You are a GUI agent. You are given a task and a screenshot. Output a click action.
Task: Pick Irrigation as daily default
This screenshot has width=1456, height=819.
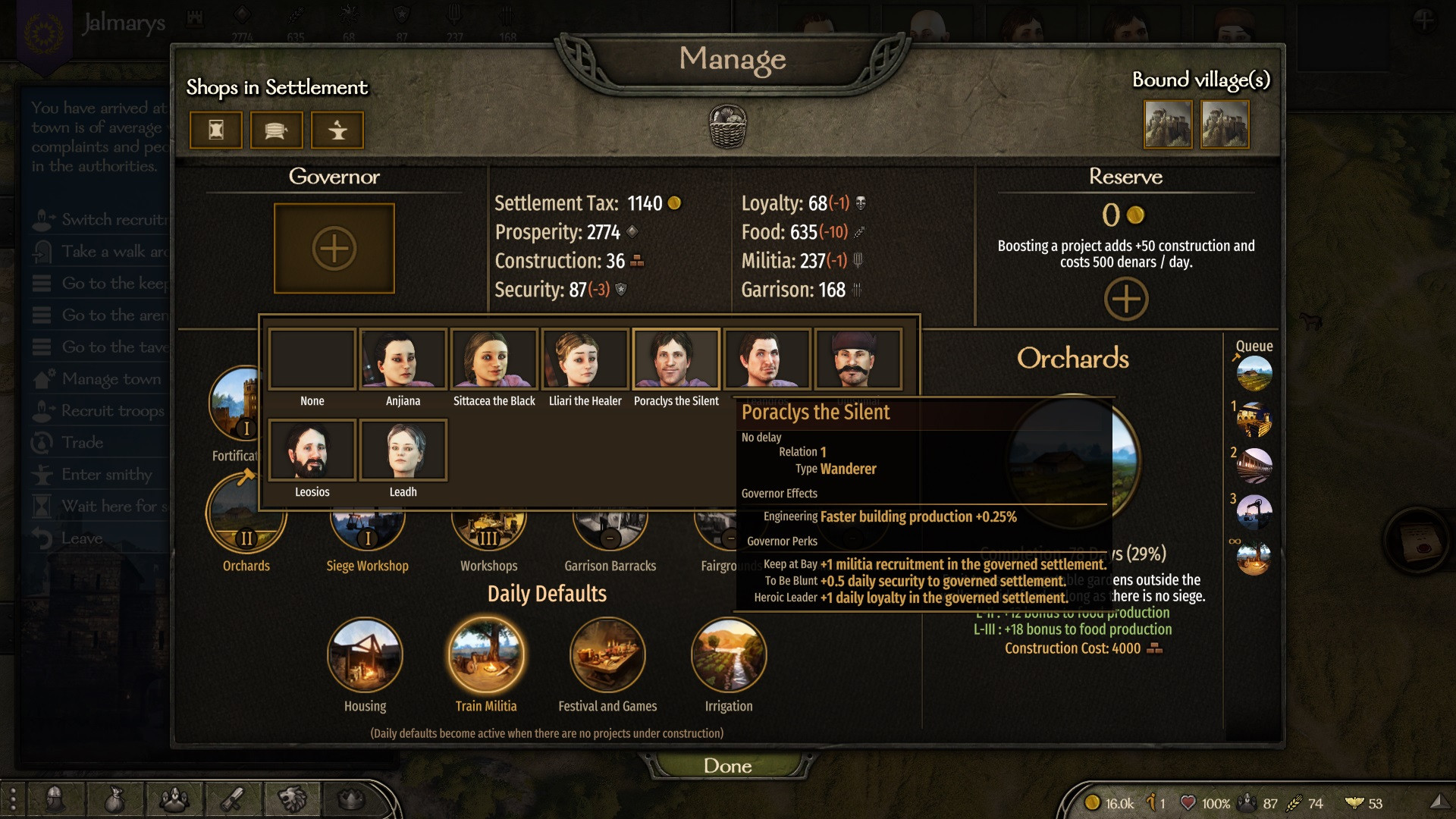click(729, 655)
